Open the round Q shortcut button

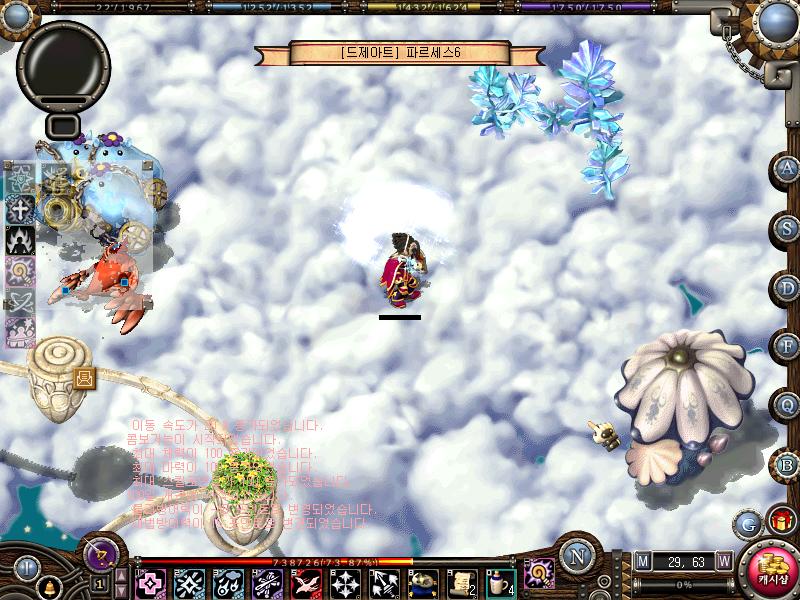coord(789,406)
